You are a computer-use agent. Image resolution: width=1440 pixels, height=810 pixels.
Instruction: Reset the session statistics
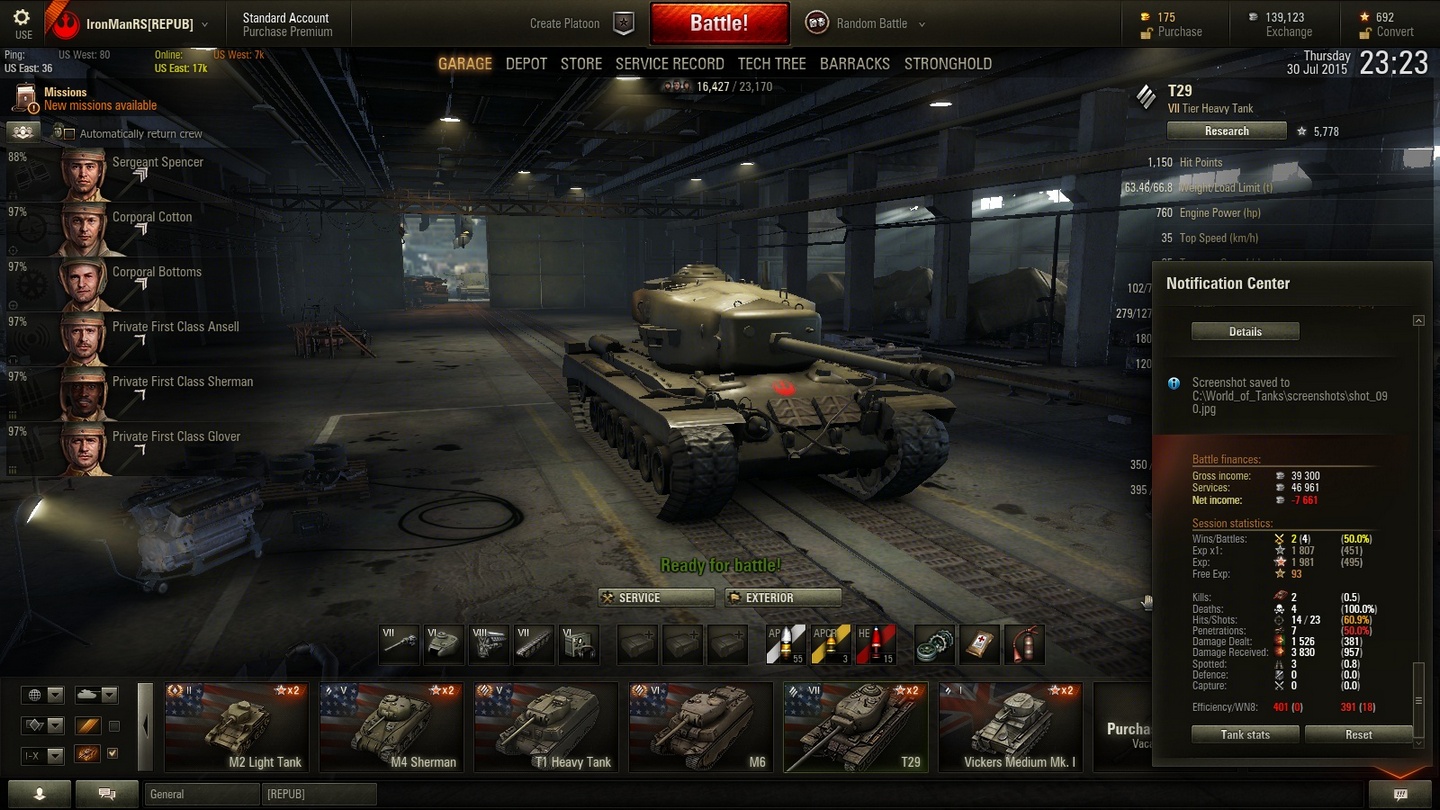[1358, 735]
